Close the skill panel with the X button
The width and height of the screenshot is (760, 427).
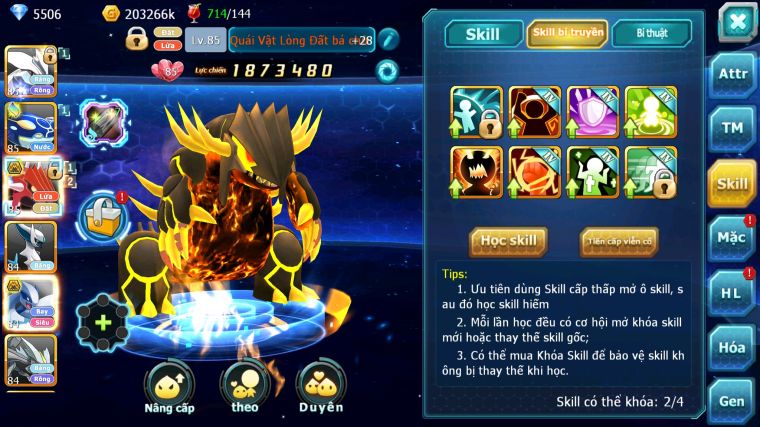[x=736, y=22]
